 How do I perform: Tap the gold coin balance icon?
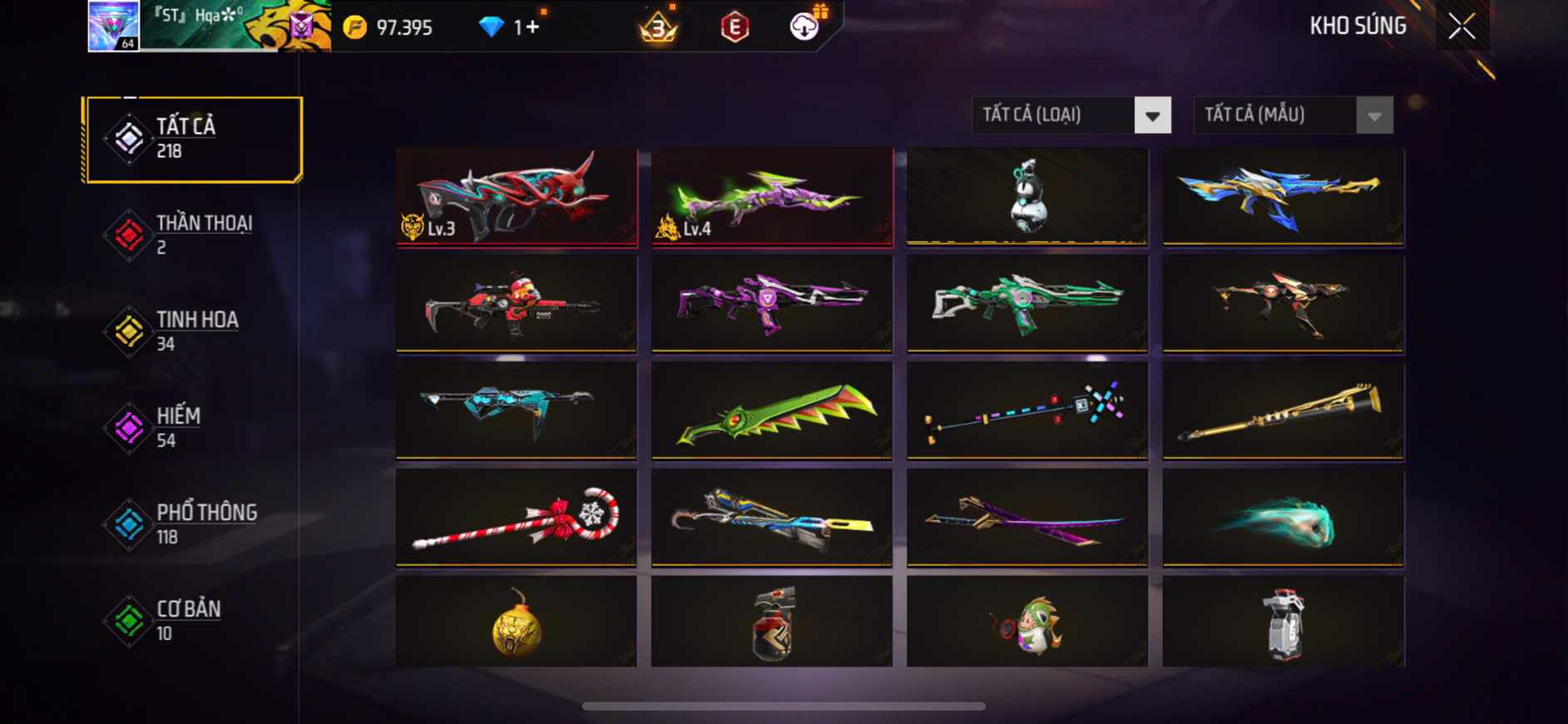click(355, 27)
